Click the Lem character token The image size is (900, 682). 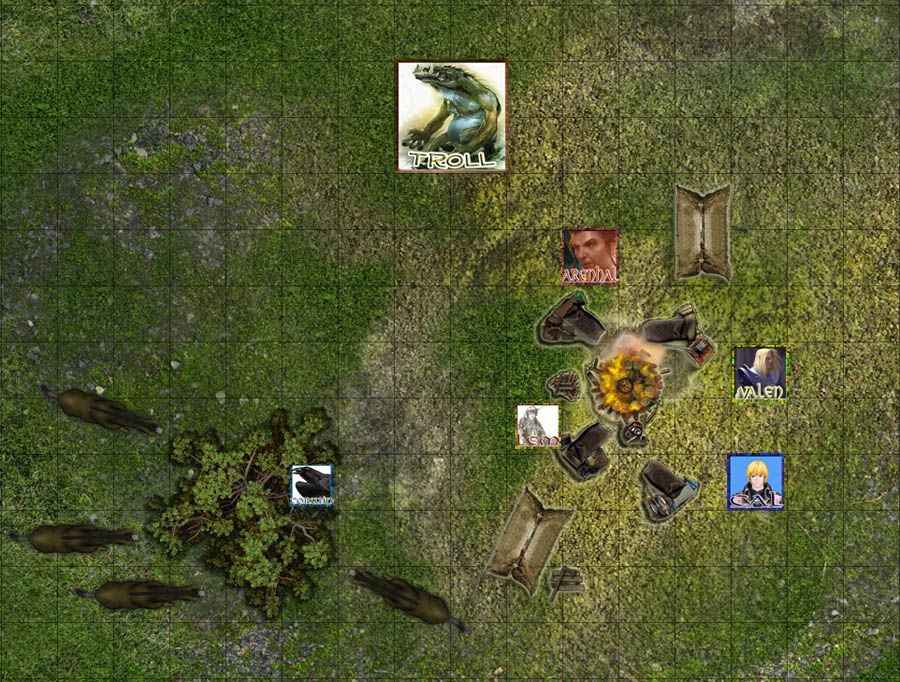point(538,426)
